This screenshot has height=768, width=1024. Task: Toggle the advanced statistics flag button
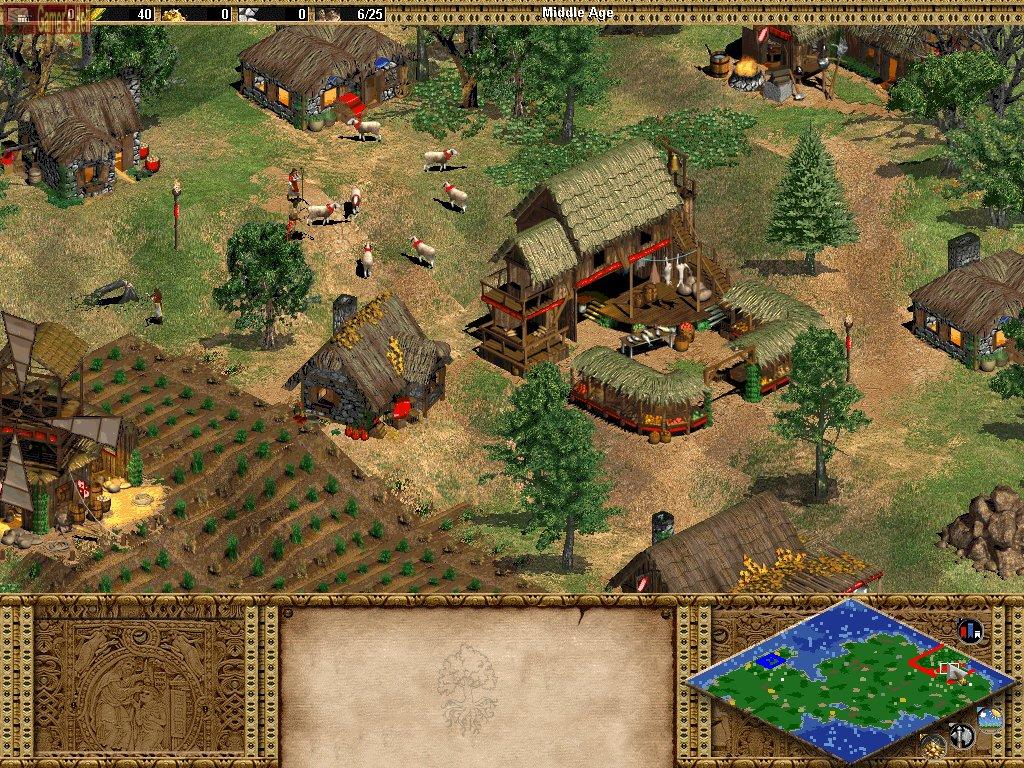pos(969,631)
